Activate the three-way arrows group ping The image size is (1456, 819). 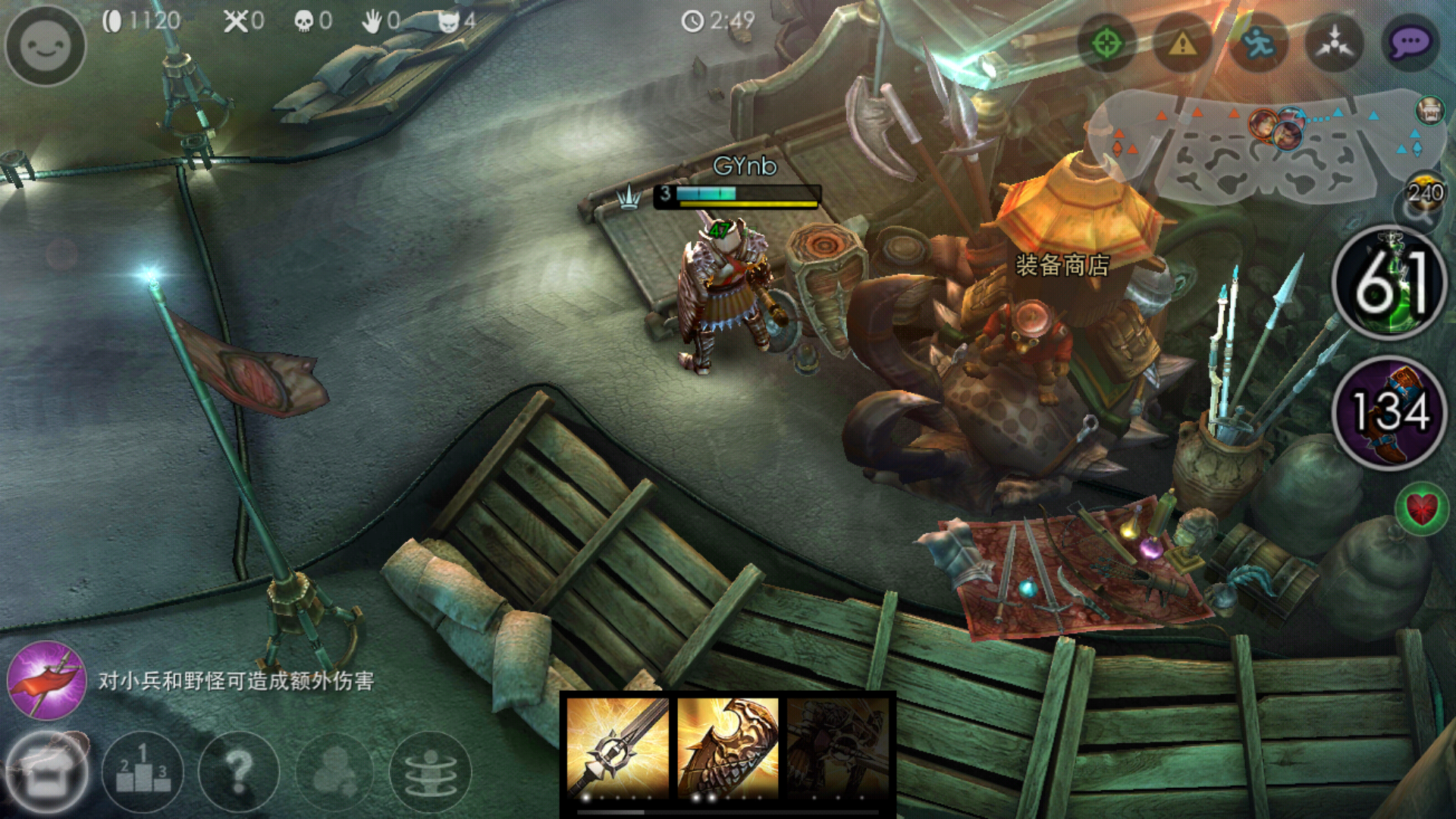point(1334,43)
